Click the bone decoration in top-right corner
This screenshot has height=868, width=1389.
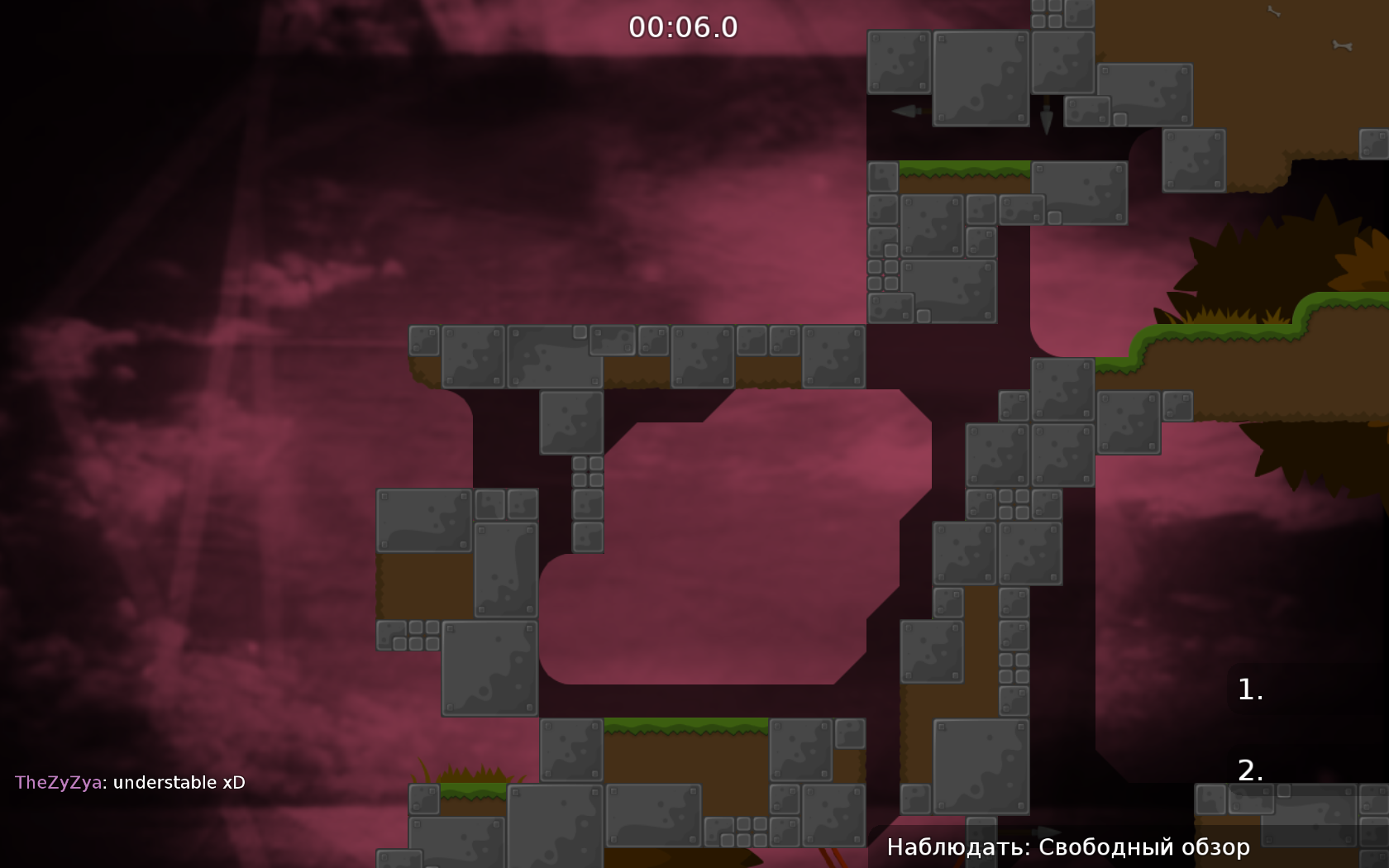tap(1340, 45)
